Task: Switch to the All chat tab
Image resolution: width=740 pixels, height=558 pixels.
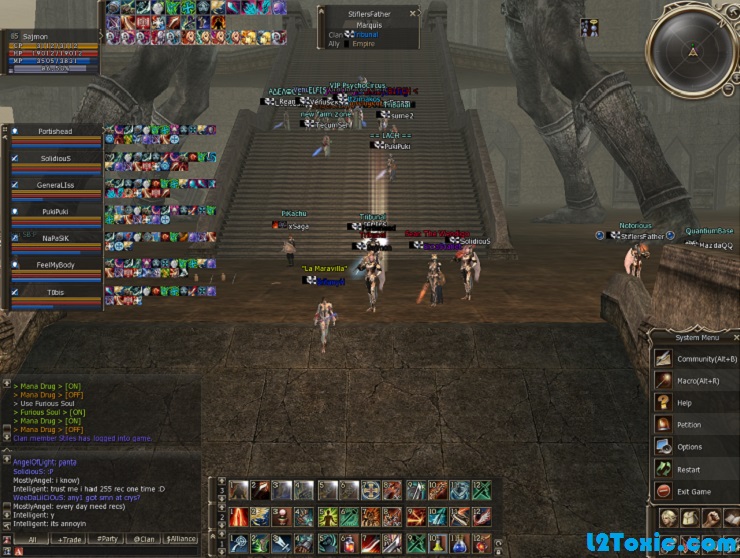Action: tap(31, 539)
